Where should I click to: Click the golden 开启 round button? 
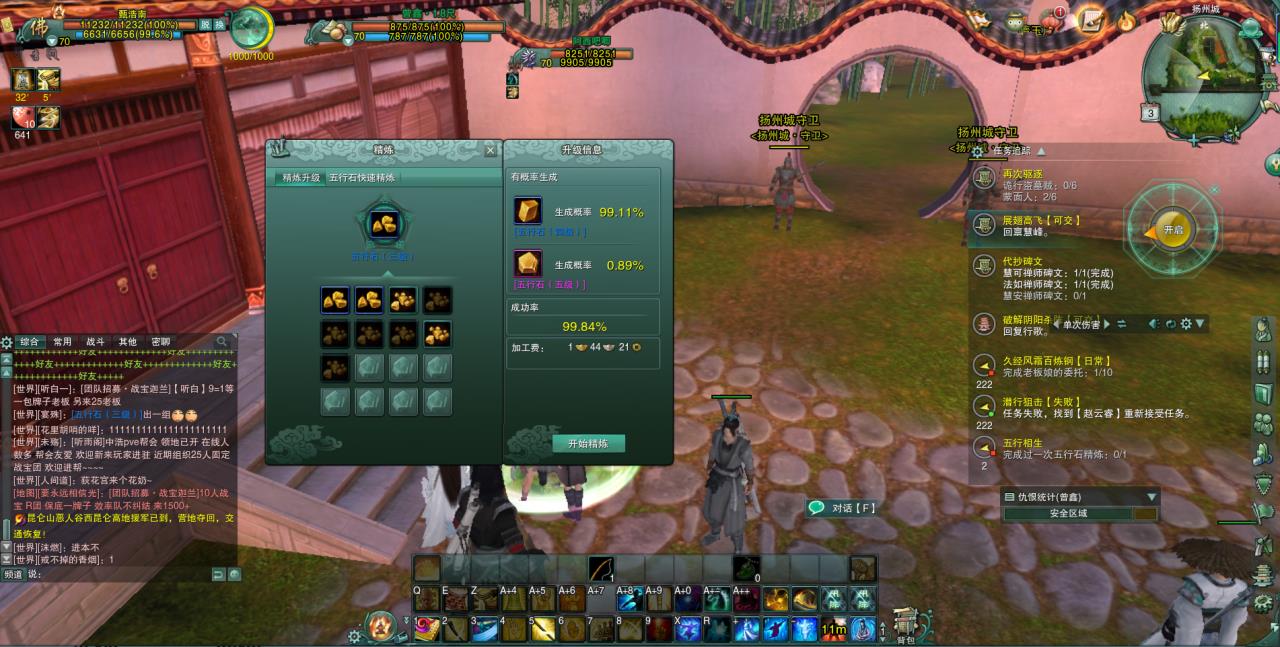point(1172,230)
